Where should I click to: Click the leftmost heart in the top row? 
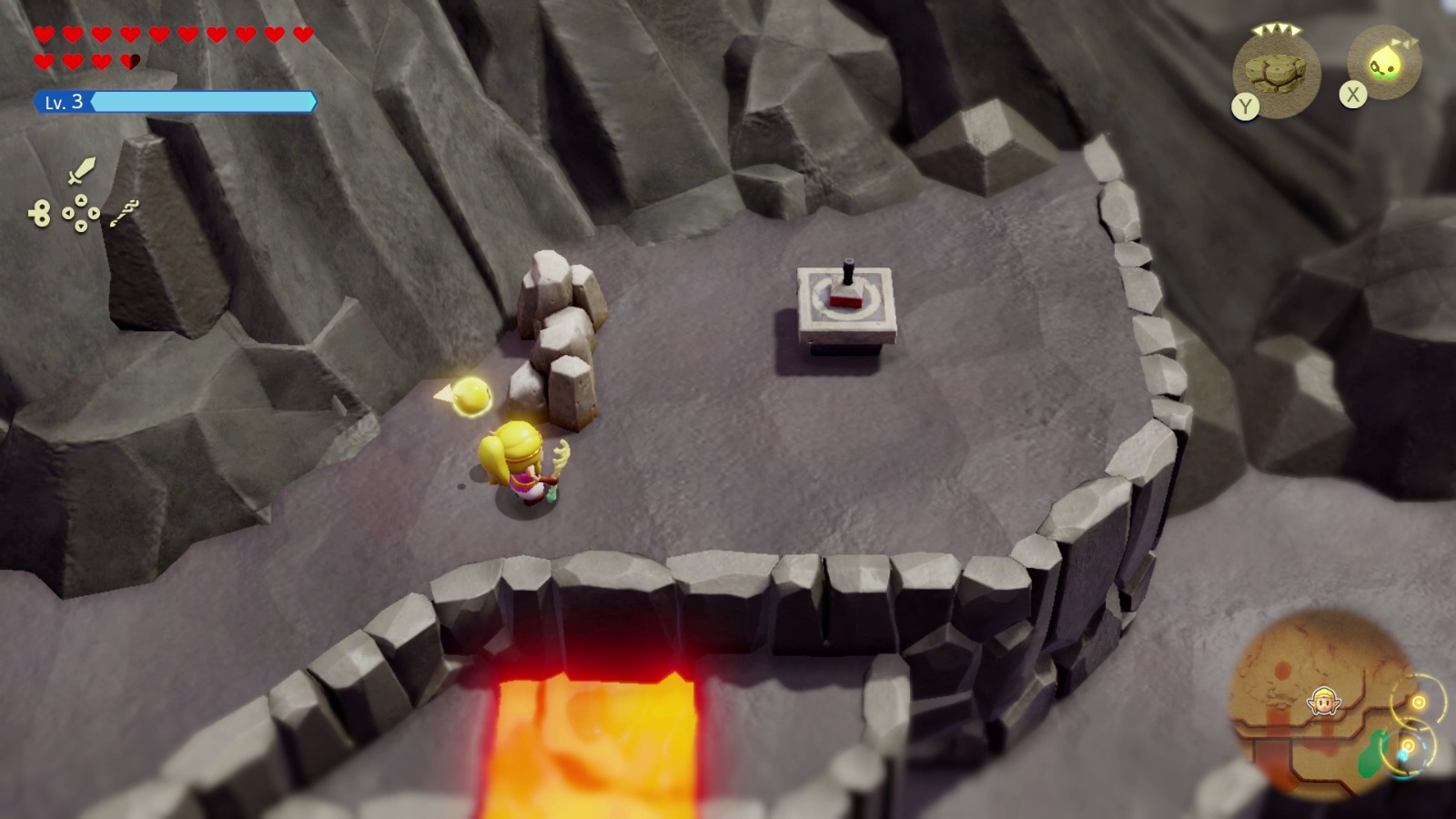44,34
